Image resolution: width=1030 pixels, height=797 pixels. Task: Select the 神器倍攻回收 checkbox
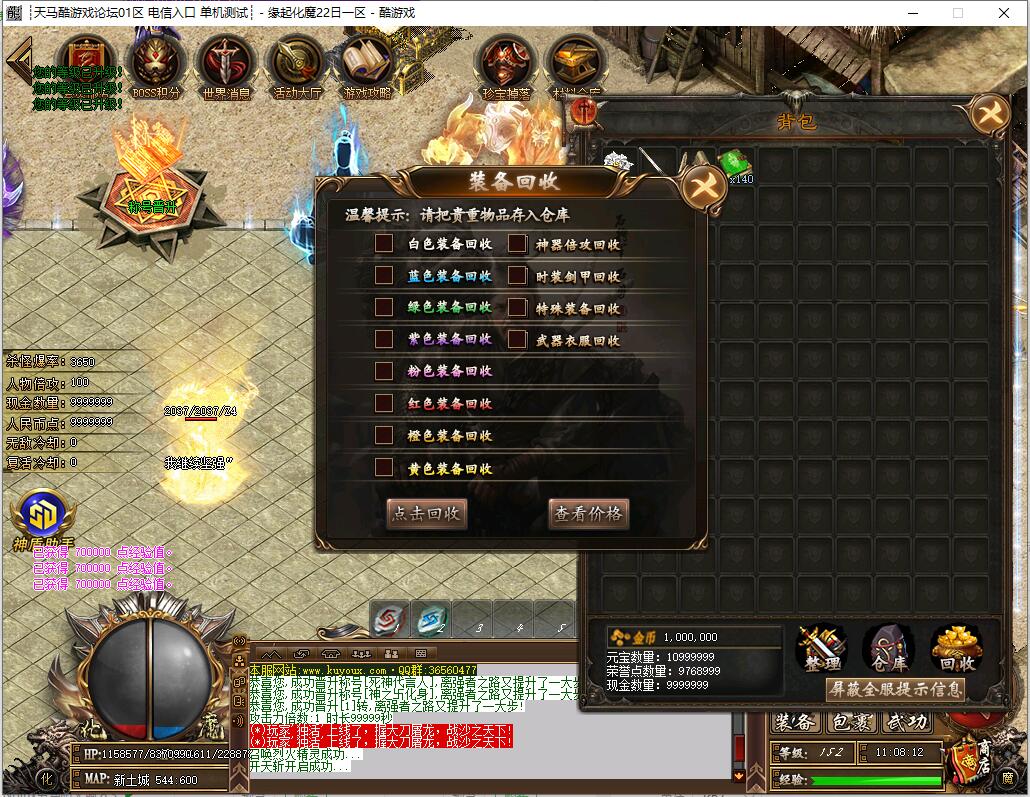pyautogui.click(x=517, y=244)
